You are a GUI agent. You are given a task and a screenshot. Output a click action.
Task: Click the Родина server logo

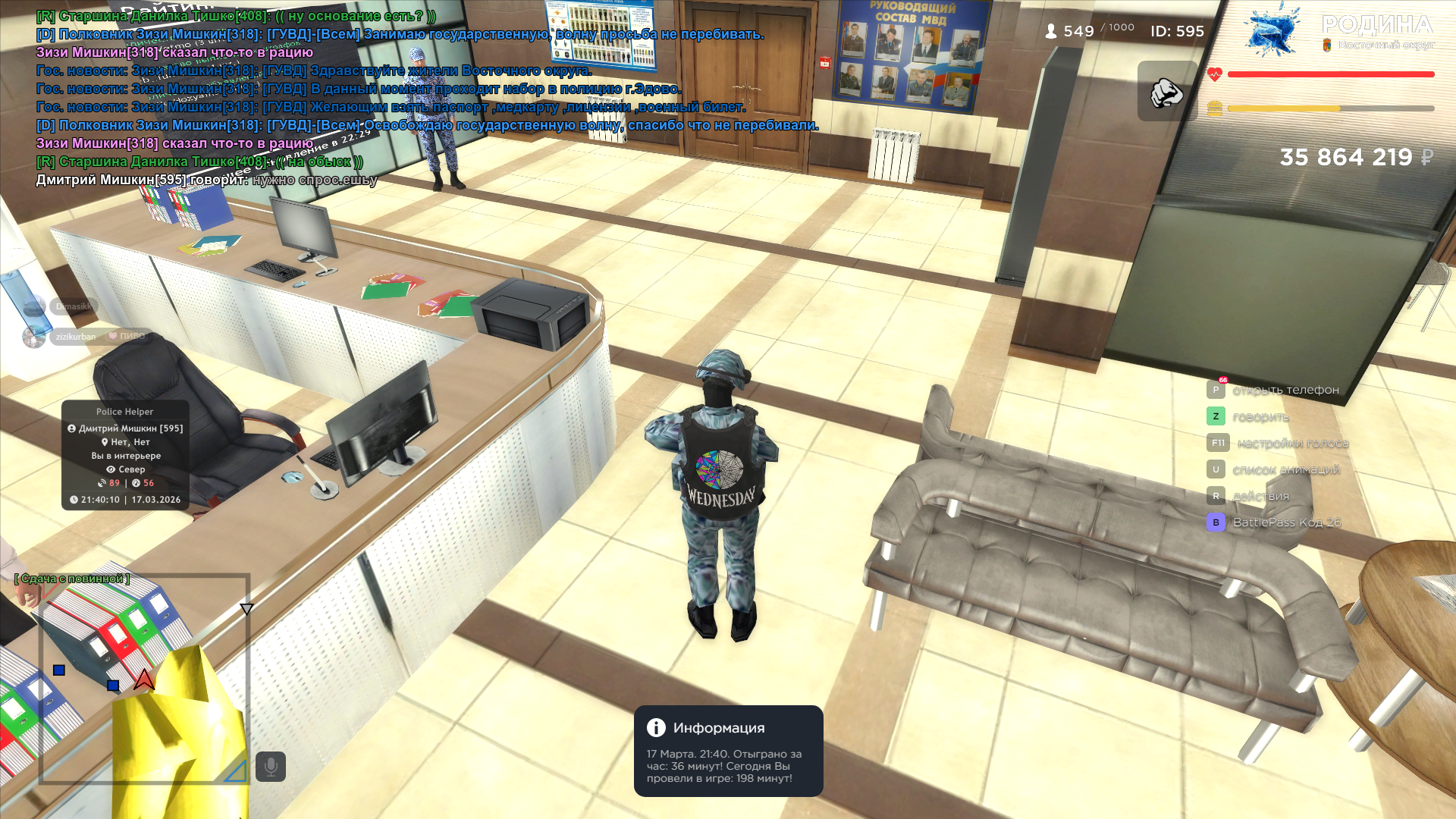click(1339, 30)
